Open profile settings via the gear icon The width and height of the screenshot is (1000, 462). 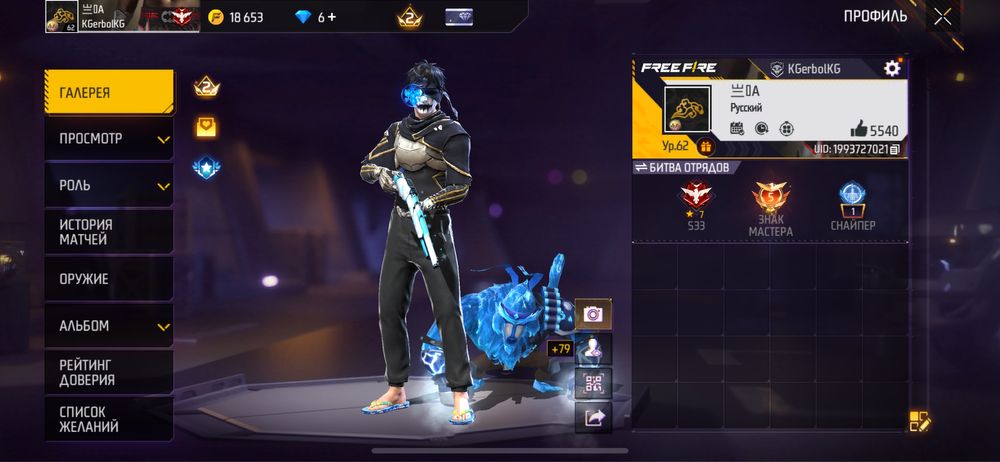click(892, 68)
